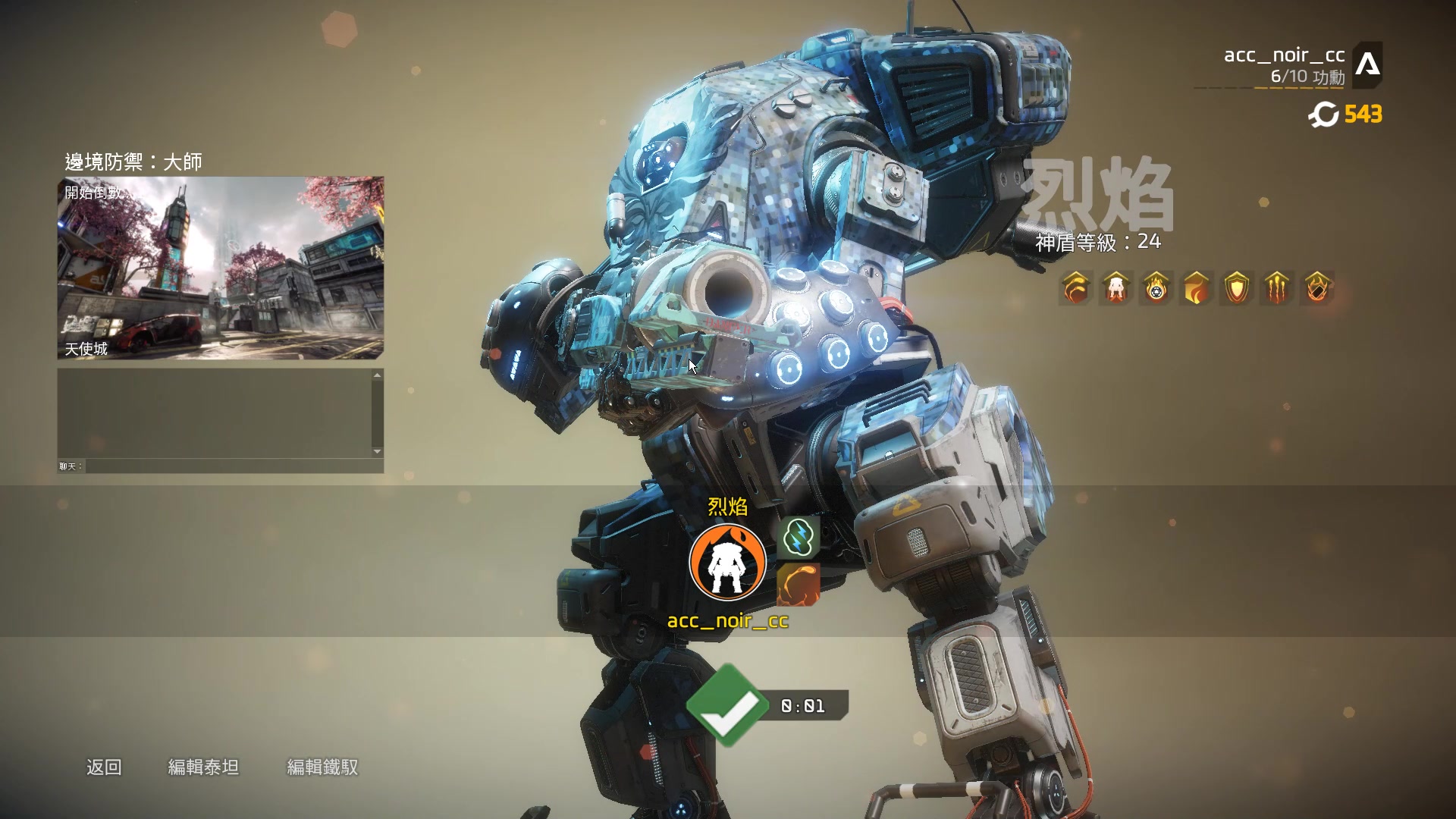Viewport: 1456px width, 819px height.
Task: Inspect the three flame streaks Aegis upgrade
Action: 1277,288
